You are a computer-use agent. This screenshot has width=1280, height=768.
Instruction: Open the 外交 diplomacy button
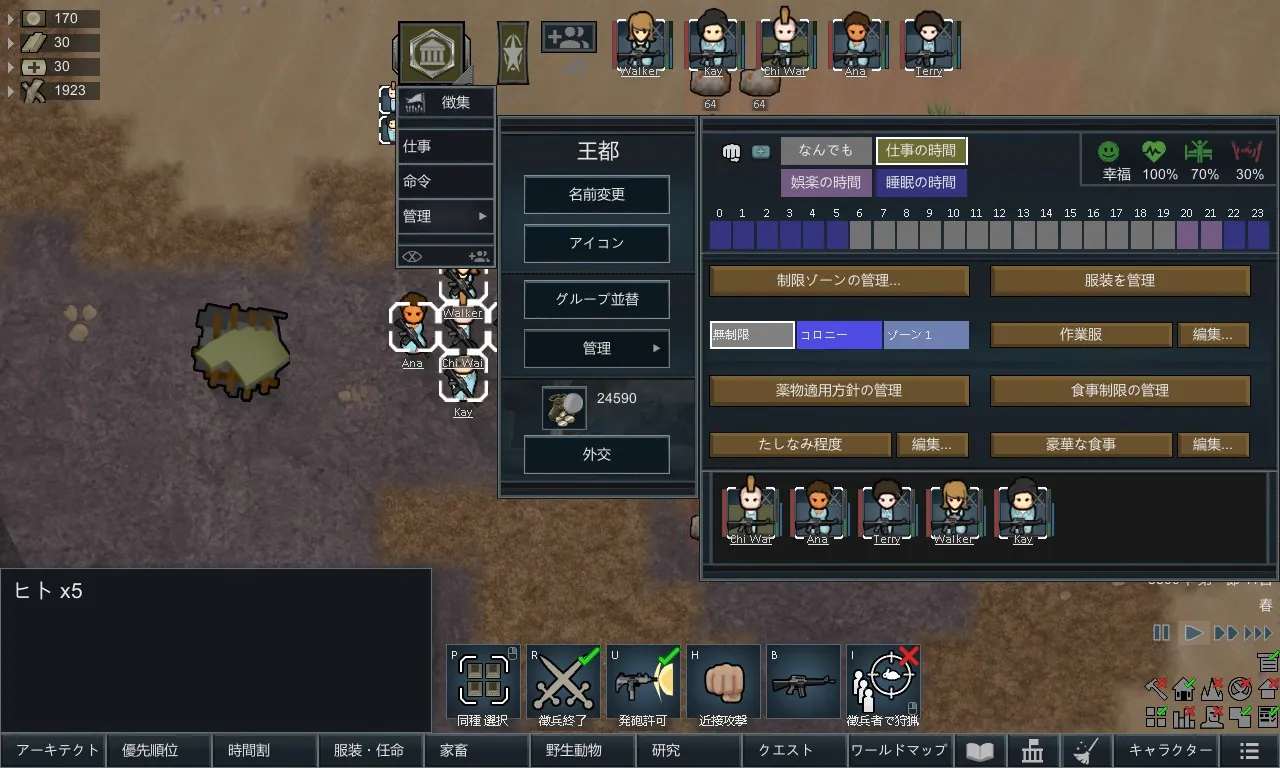pos(596,455)
